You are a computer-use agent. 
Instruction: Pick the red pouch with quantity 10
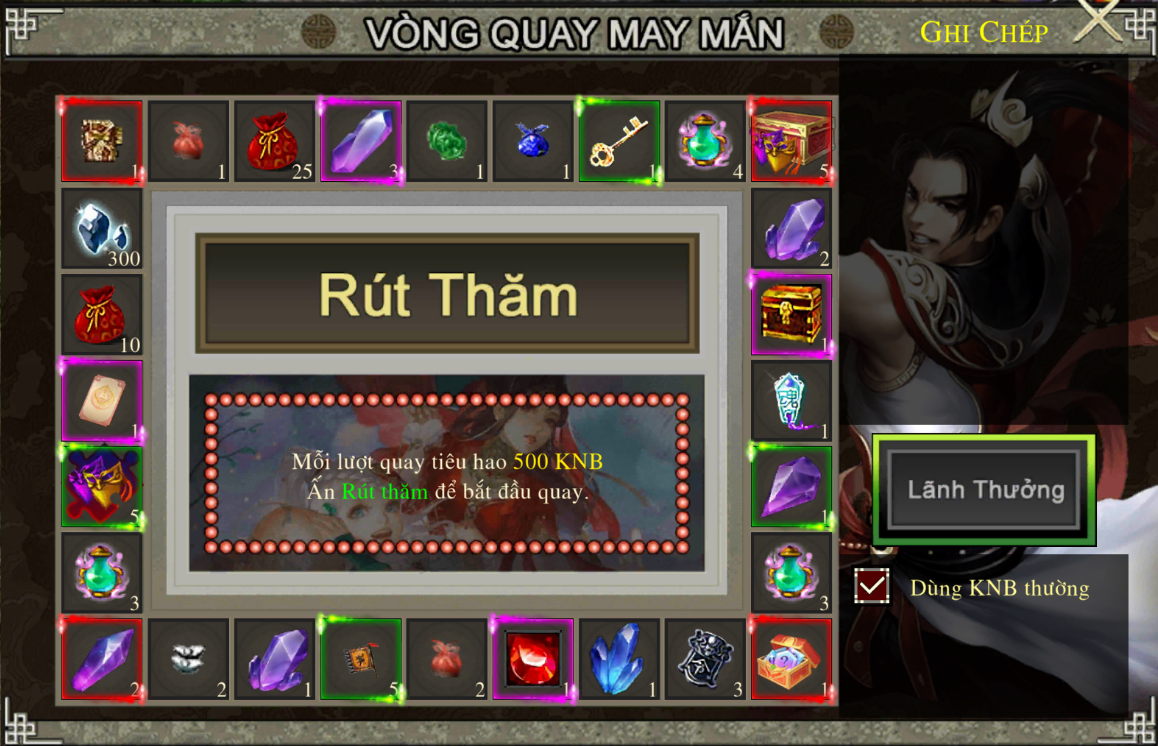click(102, 315)
